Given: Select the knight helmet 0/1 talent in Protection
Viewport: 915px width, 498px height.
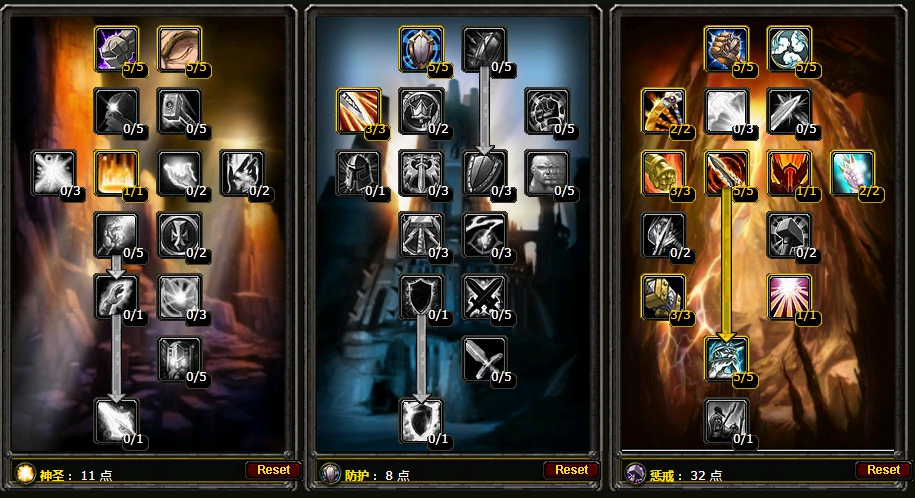Looking at the screenshot, I should [358, 173].
